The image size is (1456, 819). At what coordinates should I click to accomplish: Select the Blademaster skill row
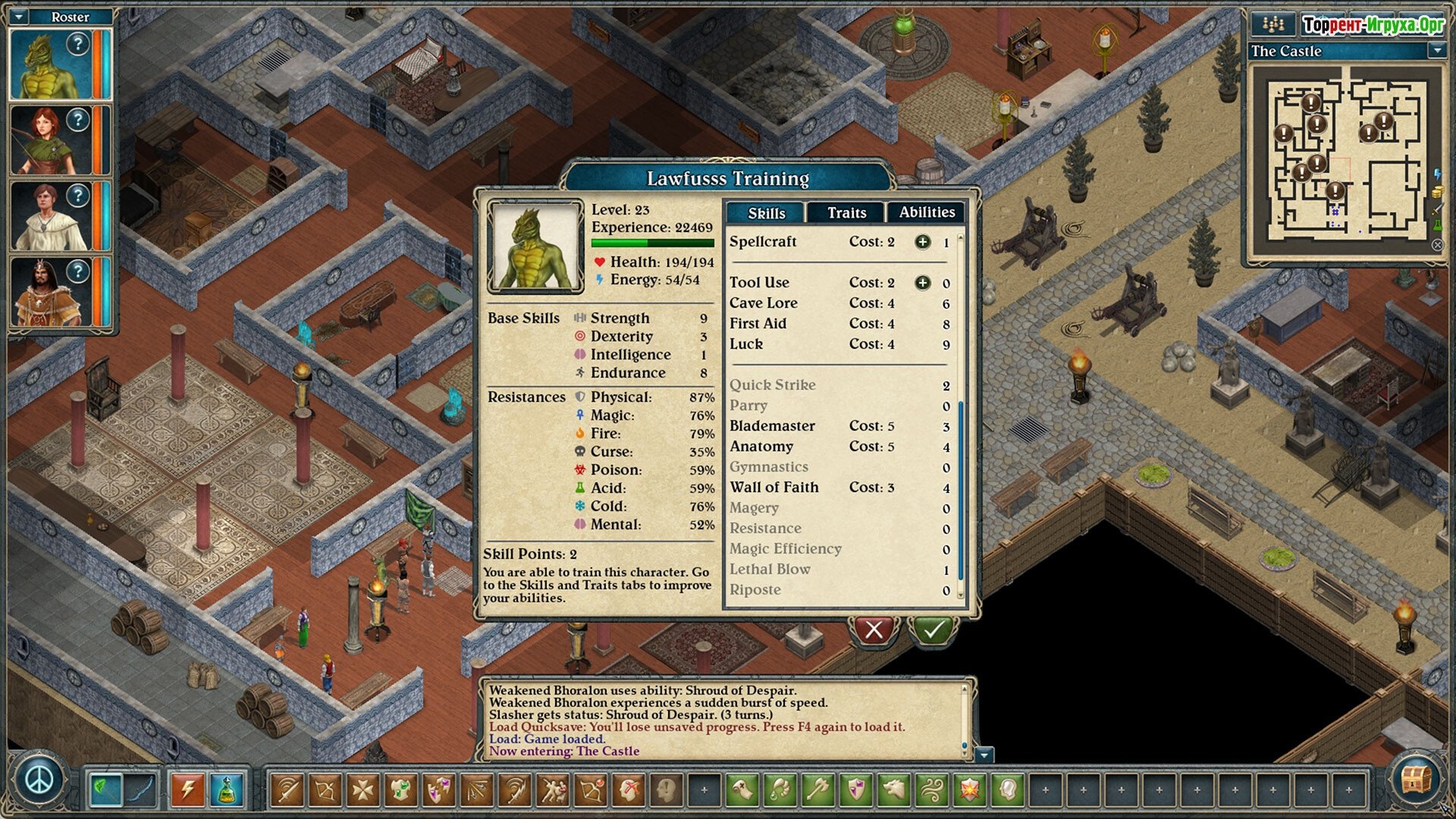click(772, 426)
